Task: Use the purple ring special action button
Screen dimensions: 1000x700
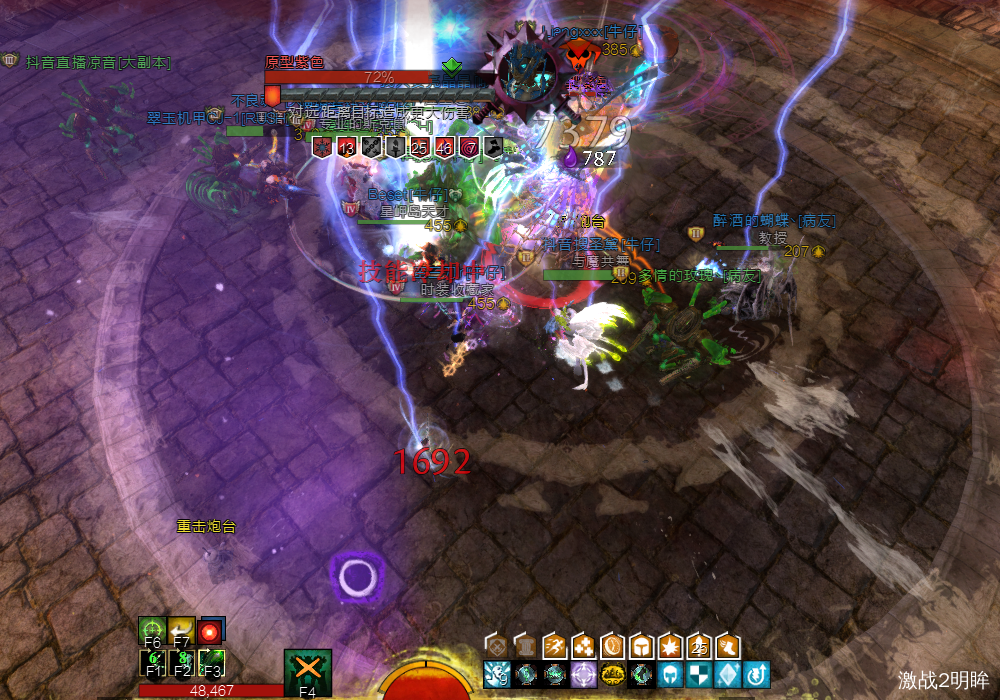Action: tap(355, 577)
